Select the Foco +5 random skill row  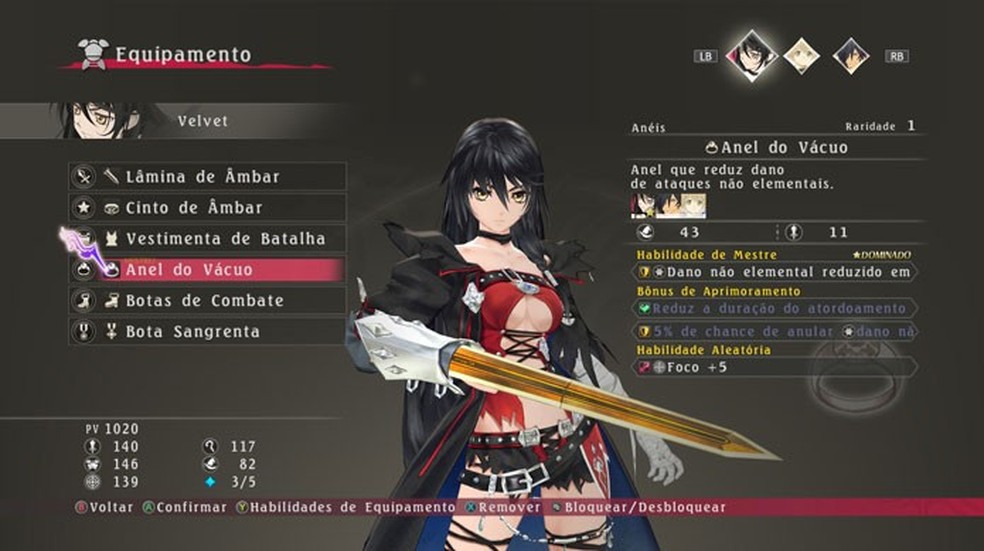(x=775, y=368)
